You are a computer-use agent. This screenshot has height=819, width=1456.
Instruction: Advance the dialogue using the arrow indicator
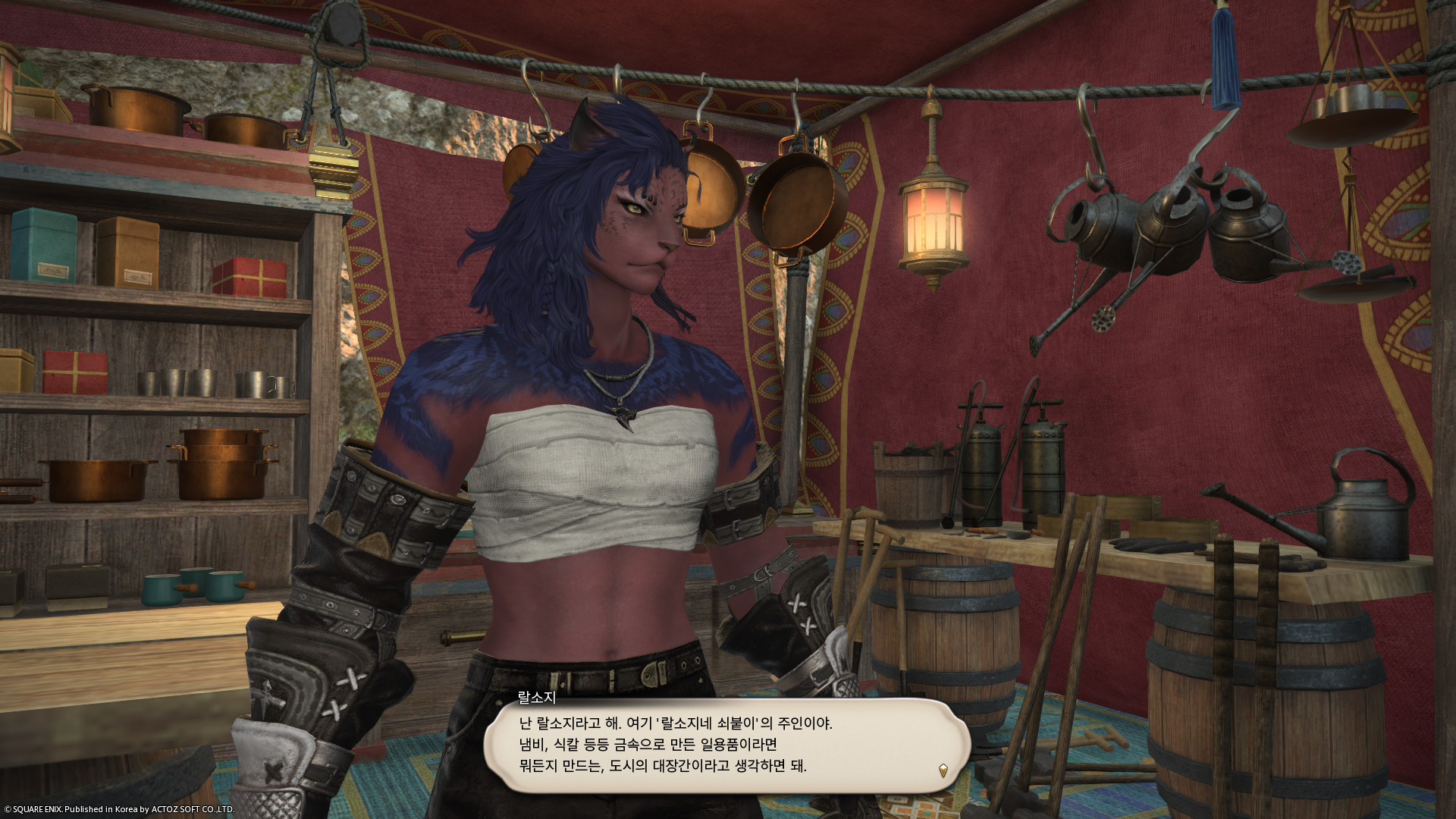(943, 770)
